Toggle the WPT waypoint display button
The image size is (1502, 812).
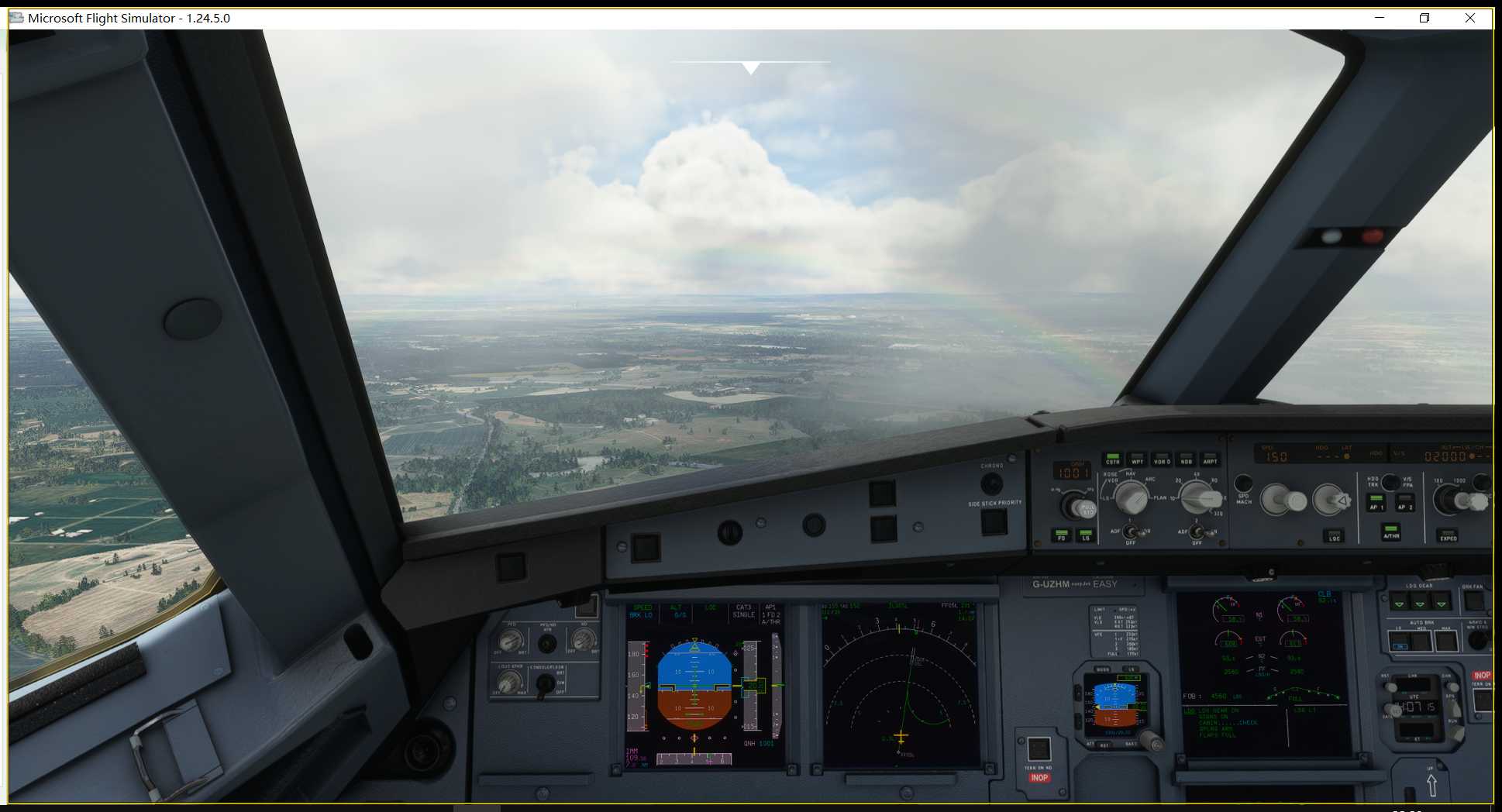pyautogui.click(x=1138, y=457)
